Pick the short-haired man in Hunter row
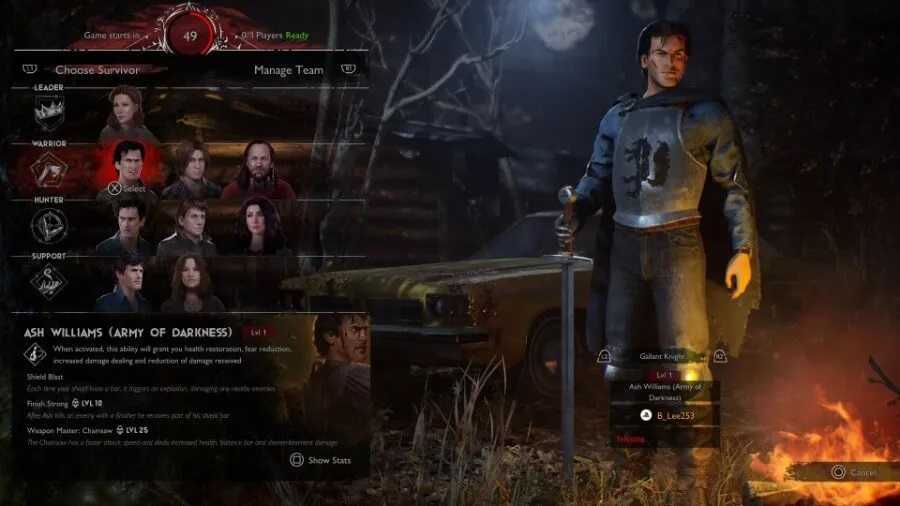900x506 pixels. (190, 224)
